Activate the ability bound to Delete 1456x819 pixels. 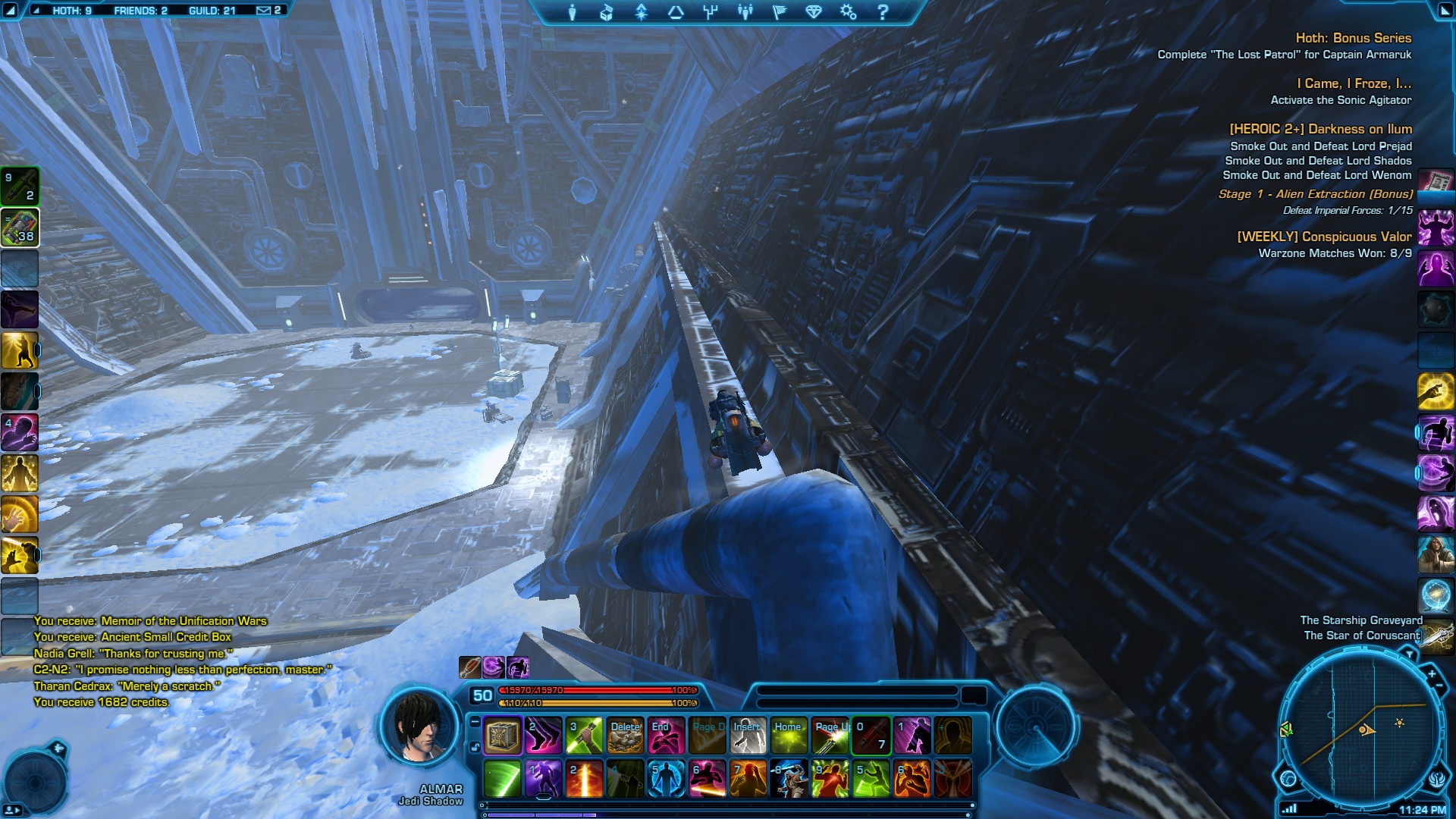click(626, 736)
